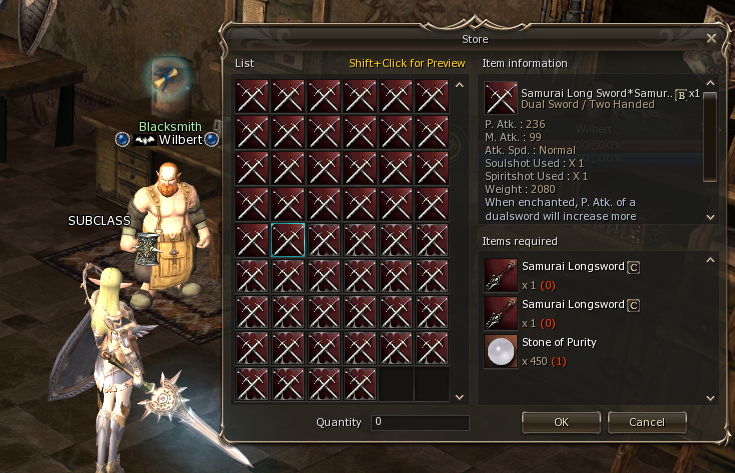Select the highlighted dual sword in list
The width and height of the screenshot is (735, 473).
288,240
